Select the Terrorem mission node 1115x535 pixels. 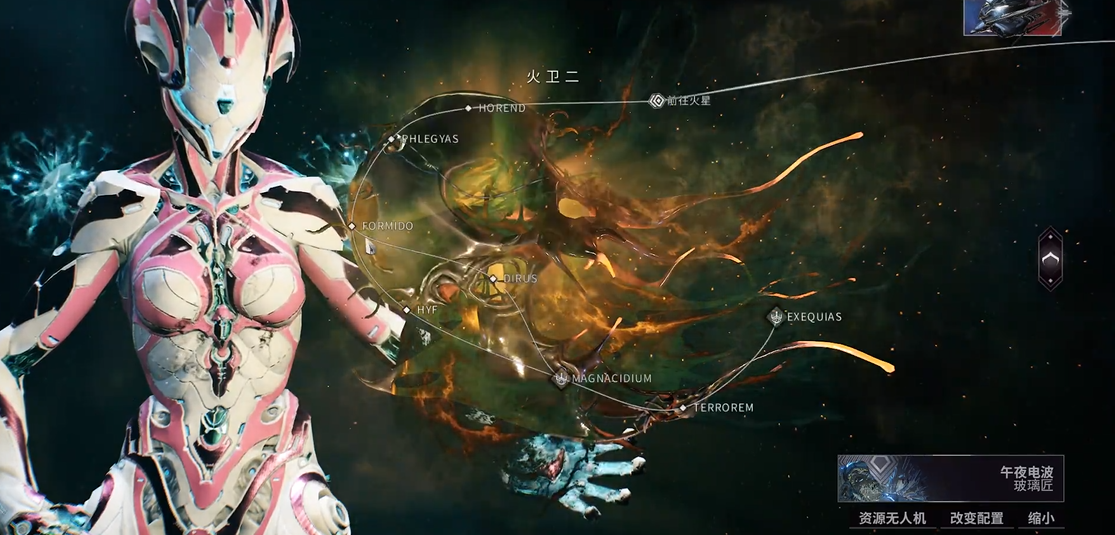(683, 408)
